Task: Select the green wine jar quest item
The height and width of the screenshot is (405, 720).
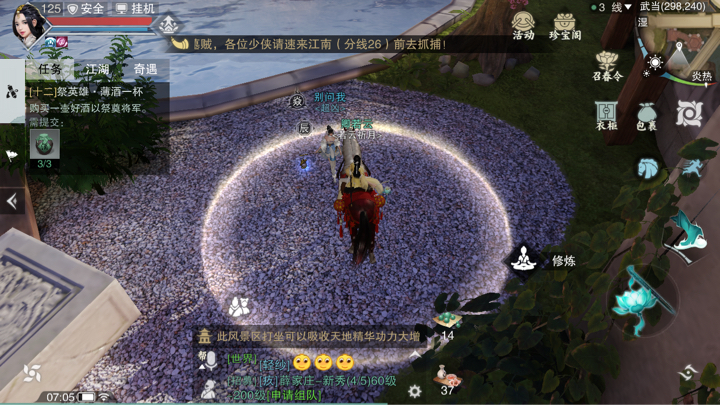Action: click(44, 143)
